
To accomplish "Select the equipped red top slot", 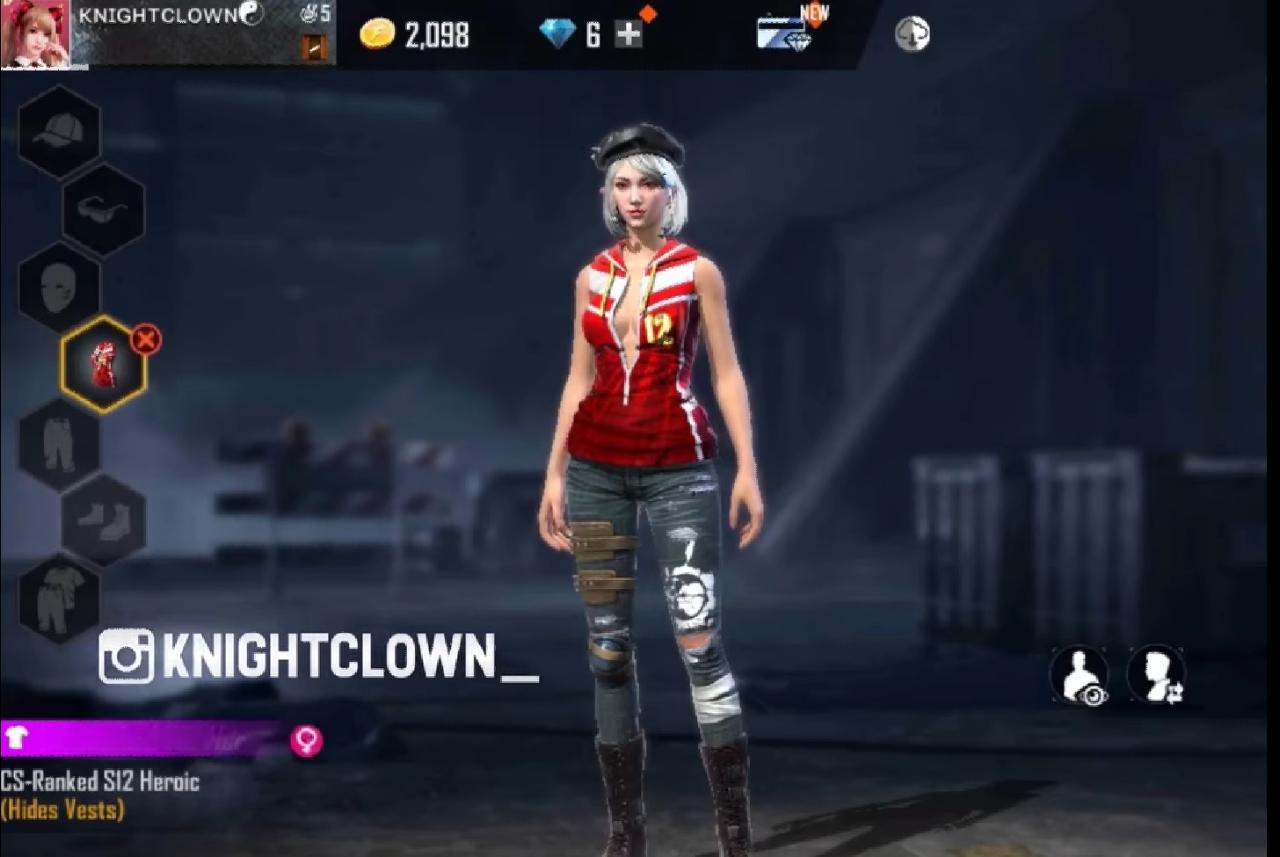I will [103, 365].
